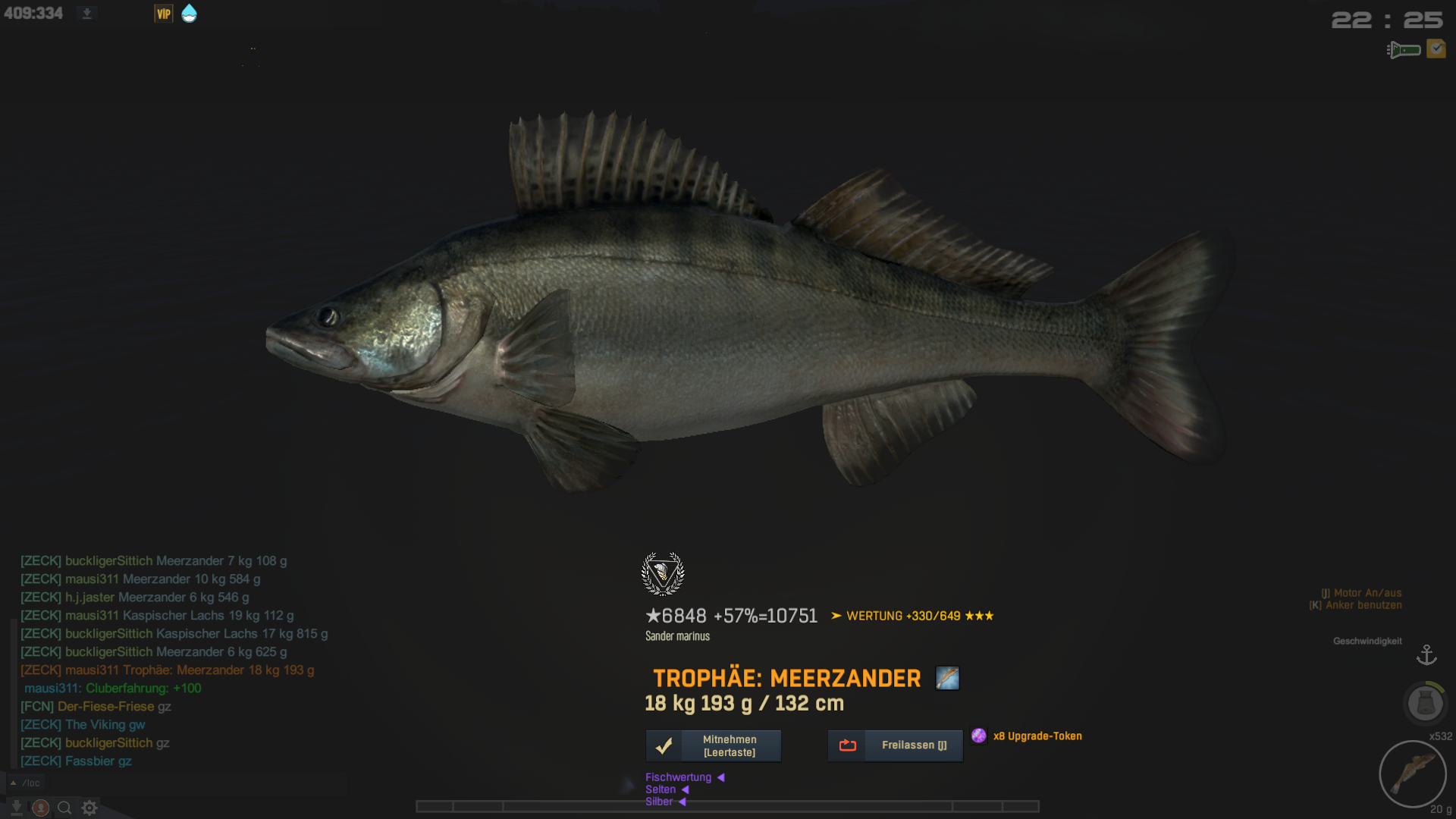Toggle the flashlight icon

(1404, 50)
